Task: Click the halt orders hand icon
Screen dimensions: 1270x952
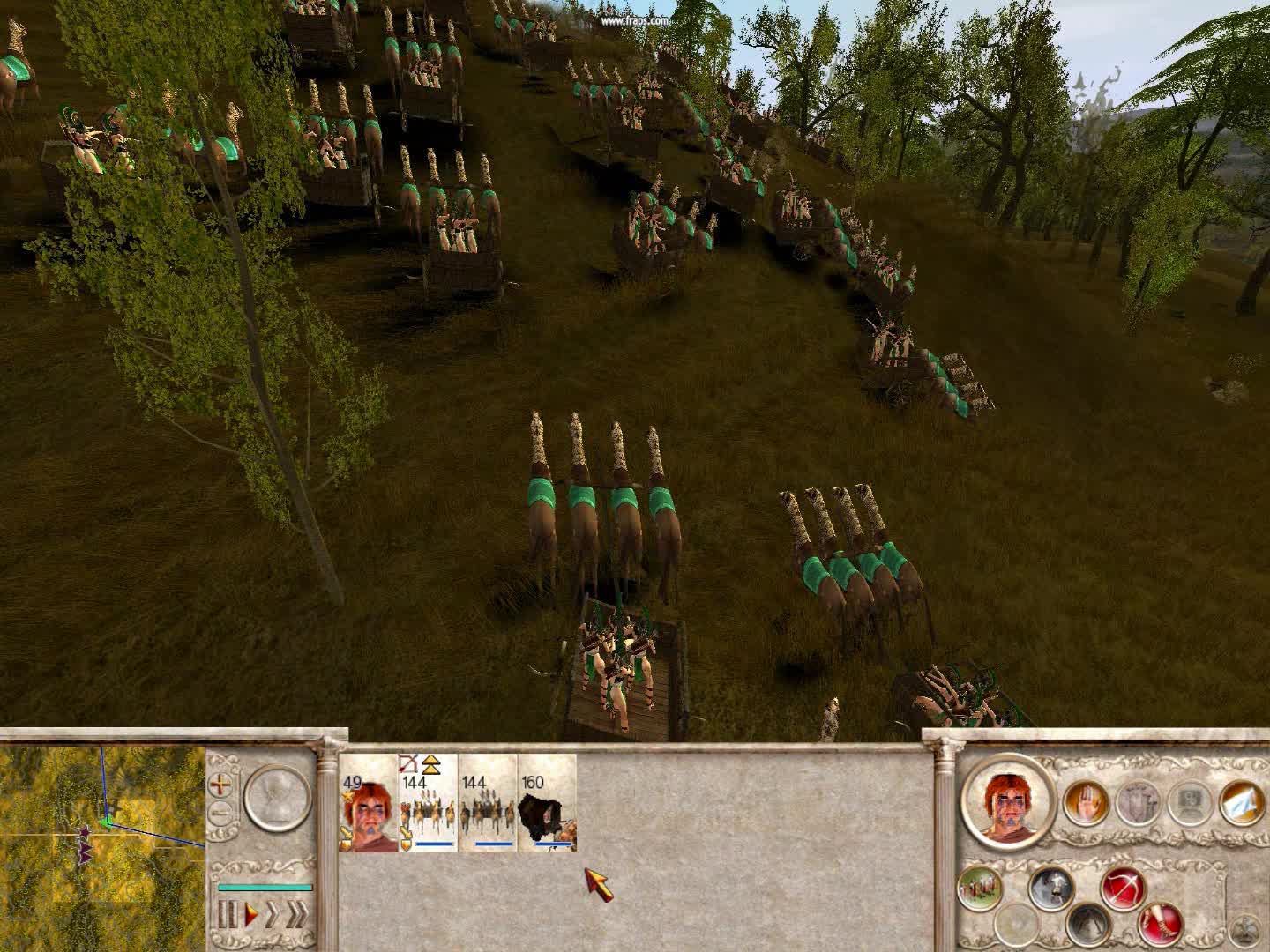Action: [x=1085, y=800]
